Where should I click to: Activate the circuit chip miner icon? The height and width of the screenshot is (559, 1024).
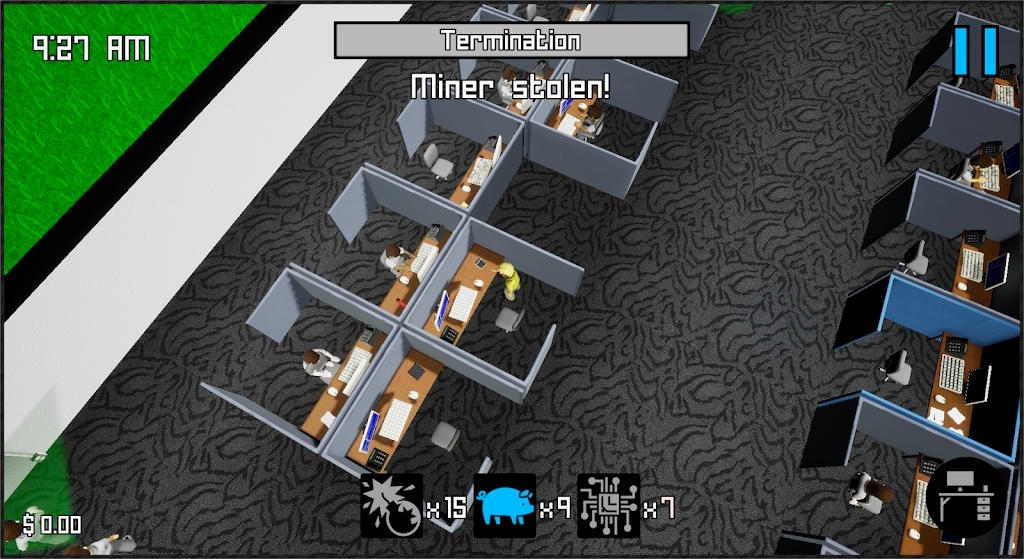tap(608, 506)
